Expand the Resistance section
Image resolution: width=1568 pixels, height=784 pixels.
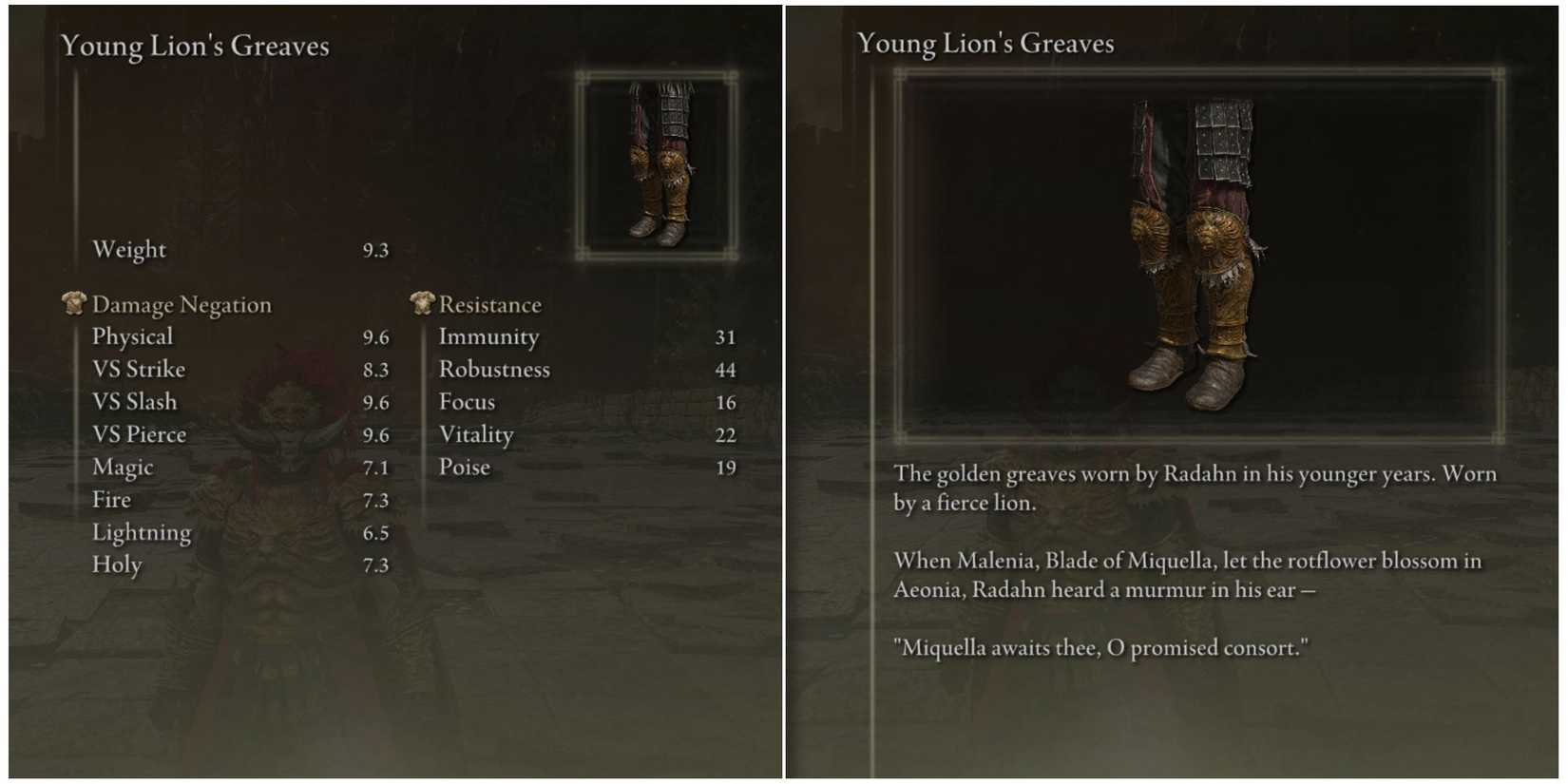pyautogui.click(x=489, y=304)
